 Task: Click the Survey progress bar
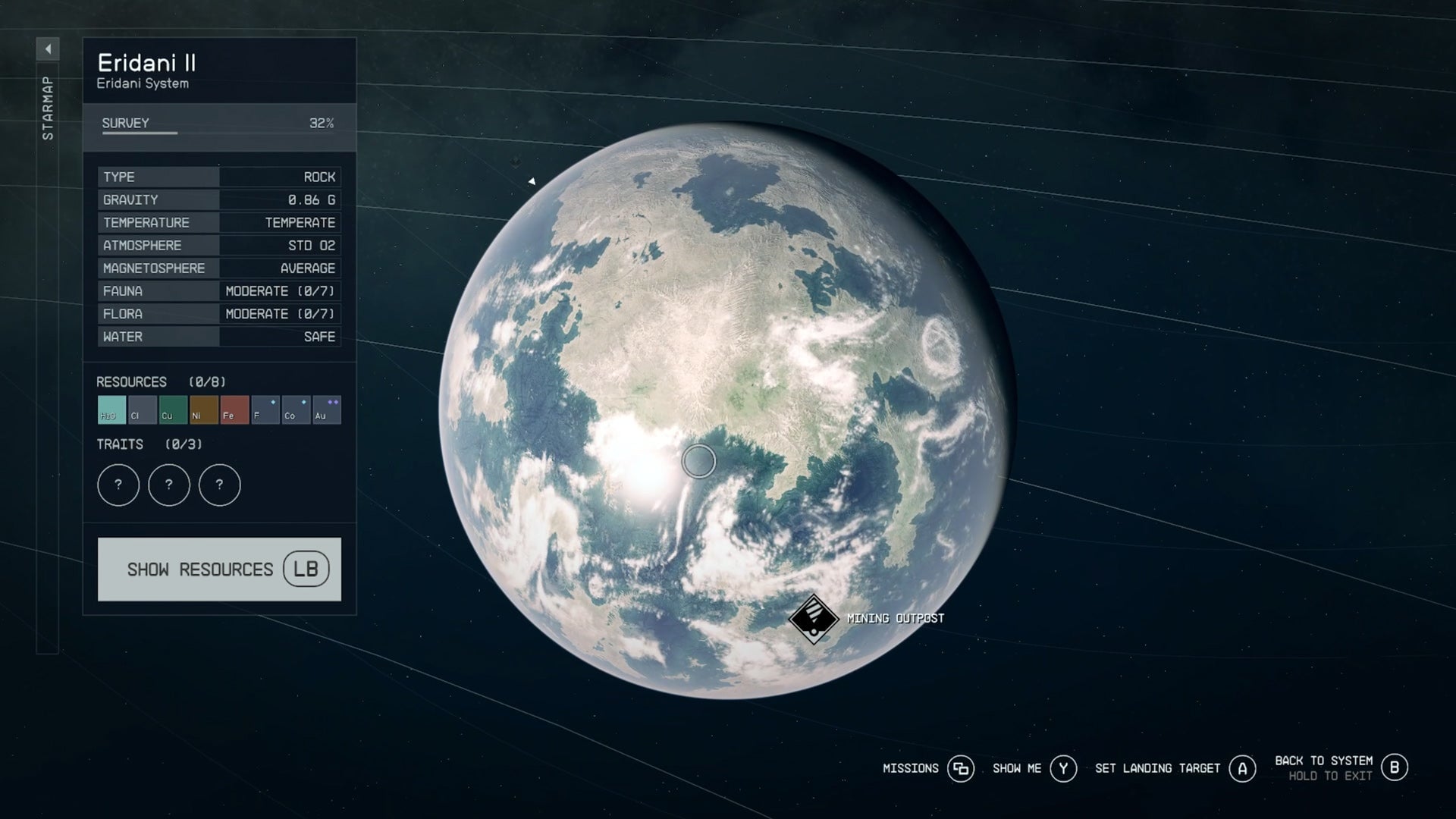[x=220, y=133]
